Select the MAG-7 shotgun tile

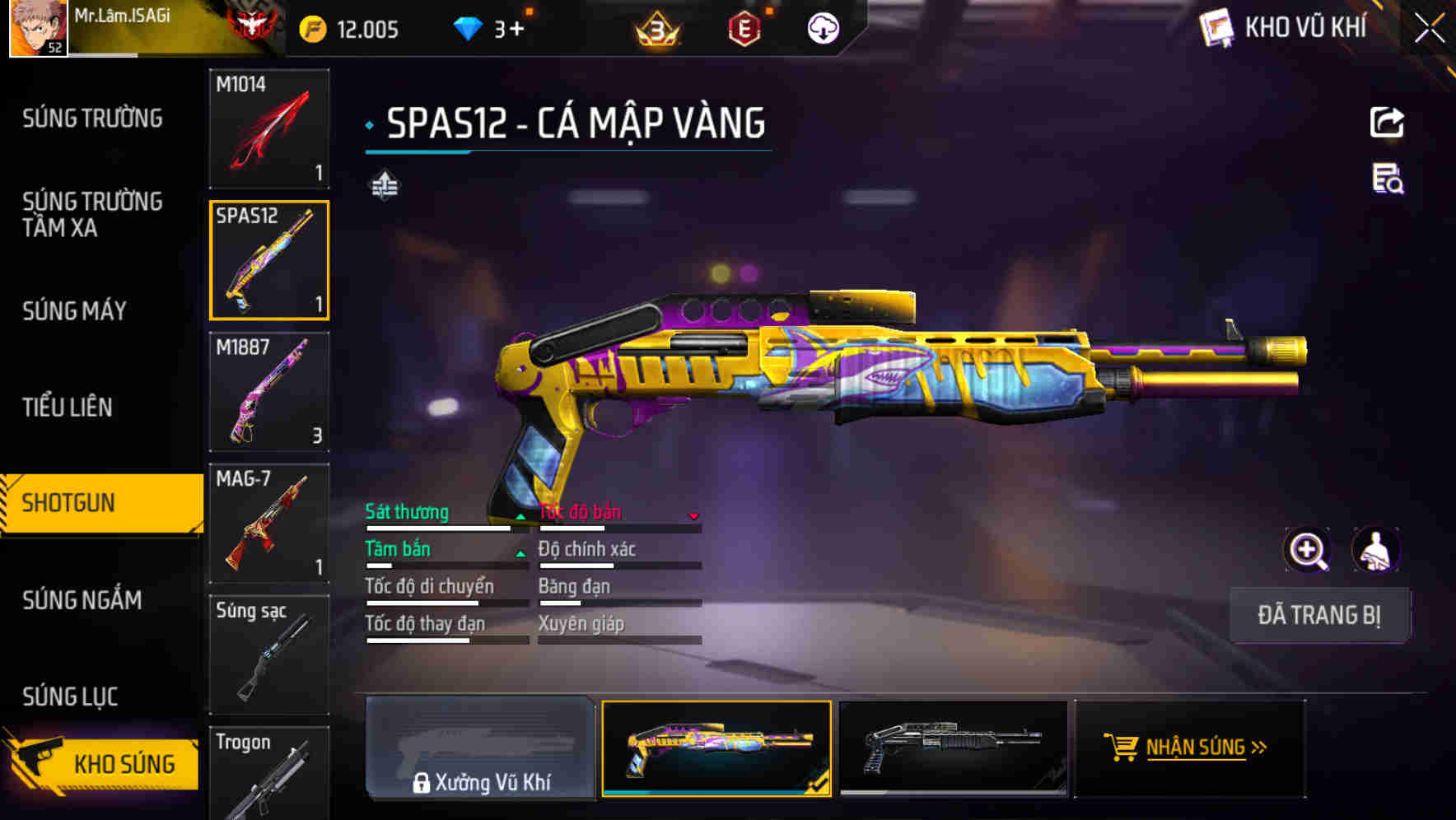[x=269, y=524]
